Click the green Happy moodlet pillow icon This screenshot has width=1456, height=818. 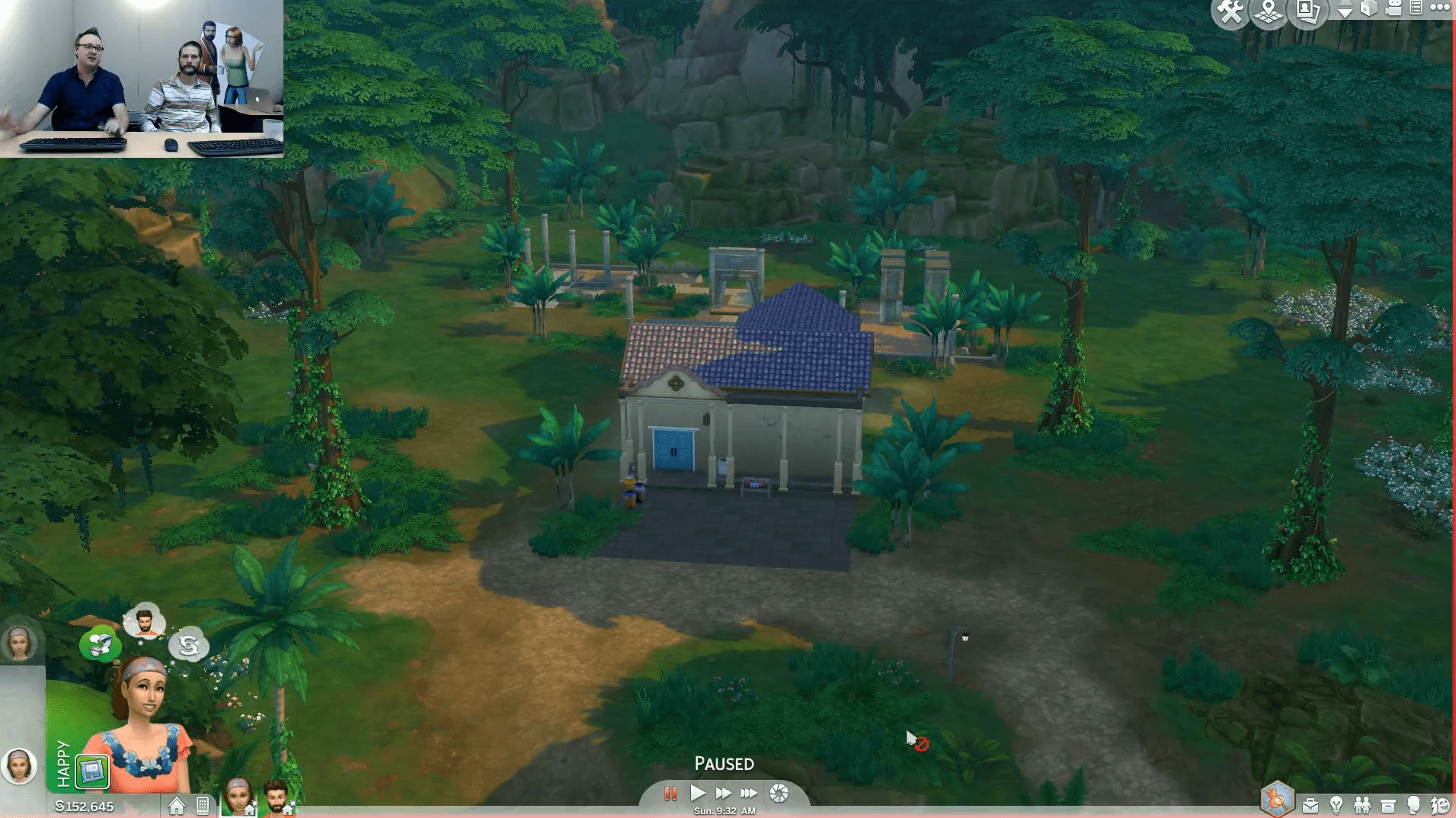pos(93,771)
